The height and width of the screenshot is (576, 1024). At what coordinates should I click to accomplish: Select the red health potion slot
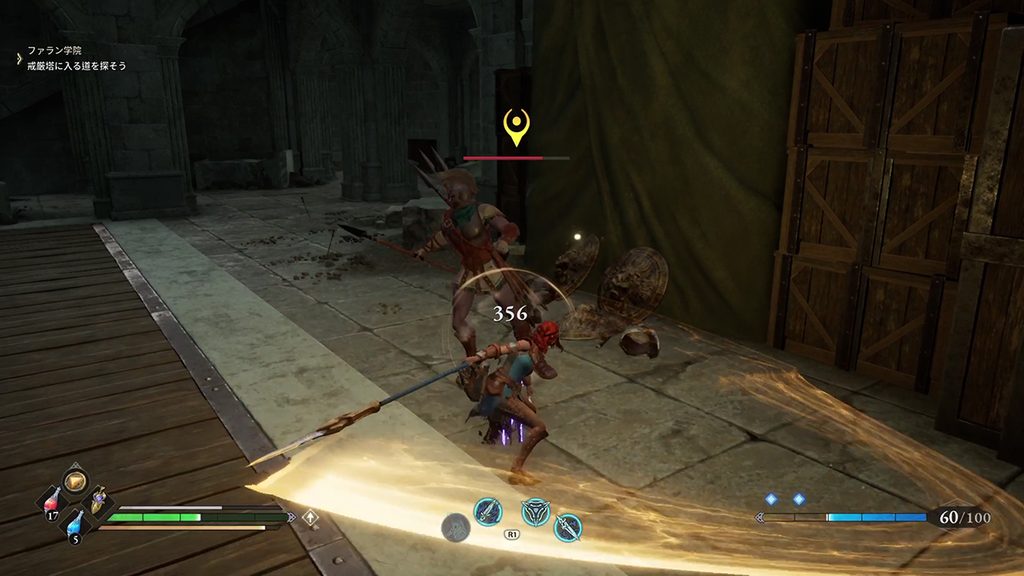click(52, 499)
